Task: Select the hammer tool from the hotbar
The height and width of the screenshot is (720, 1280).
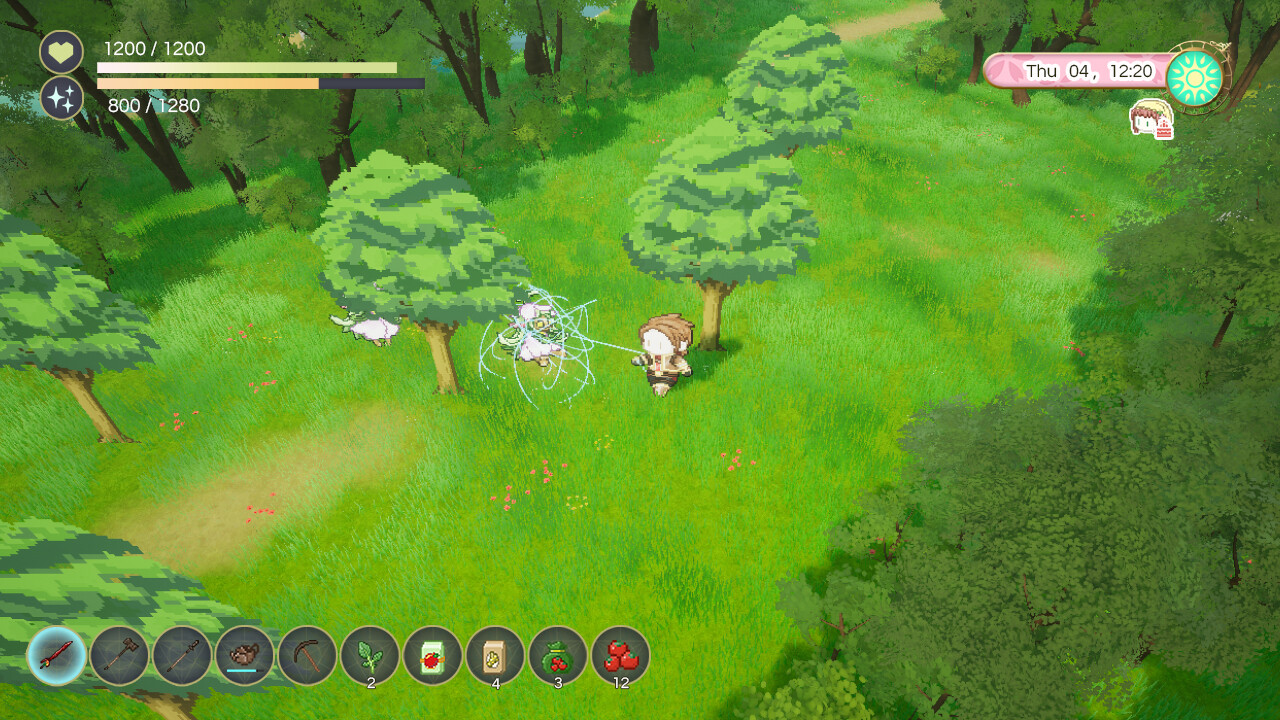Action: click(121, 658)
